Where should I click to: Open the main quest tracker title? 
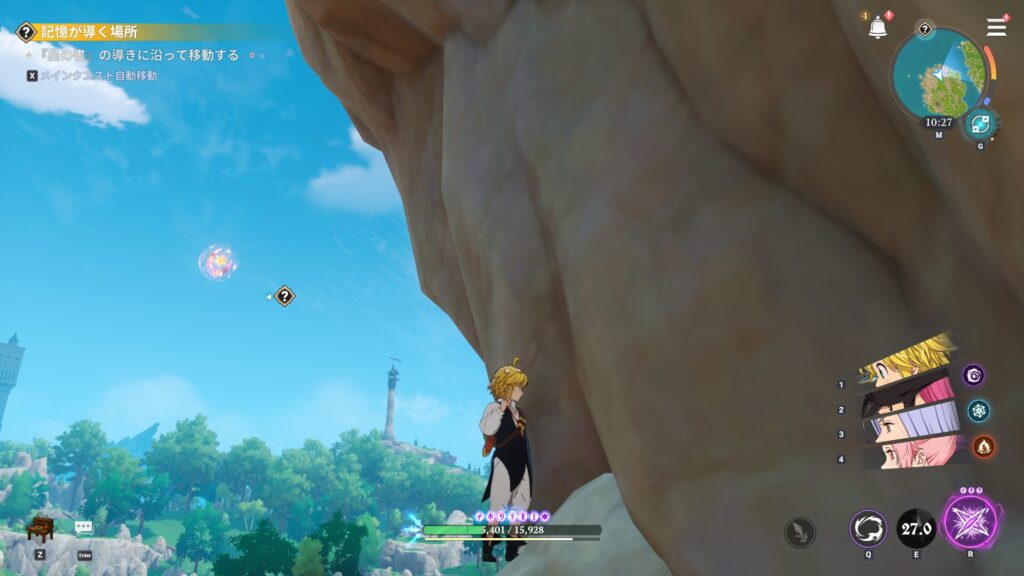tap(88, 32)
